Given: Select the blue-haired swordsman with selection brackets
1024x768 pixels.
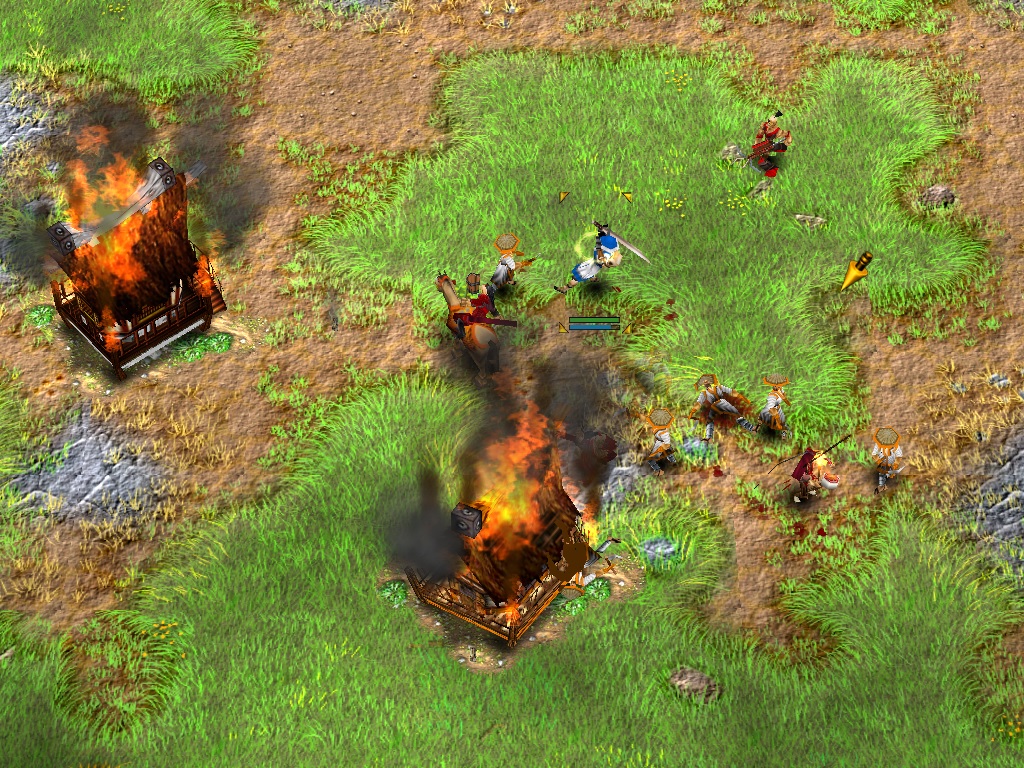Looking at the screenshot, I should point(599,259).
